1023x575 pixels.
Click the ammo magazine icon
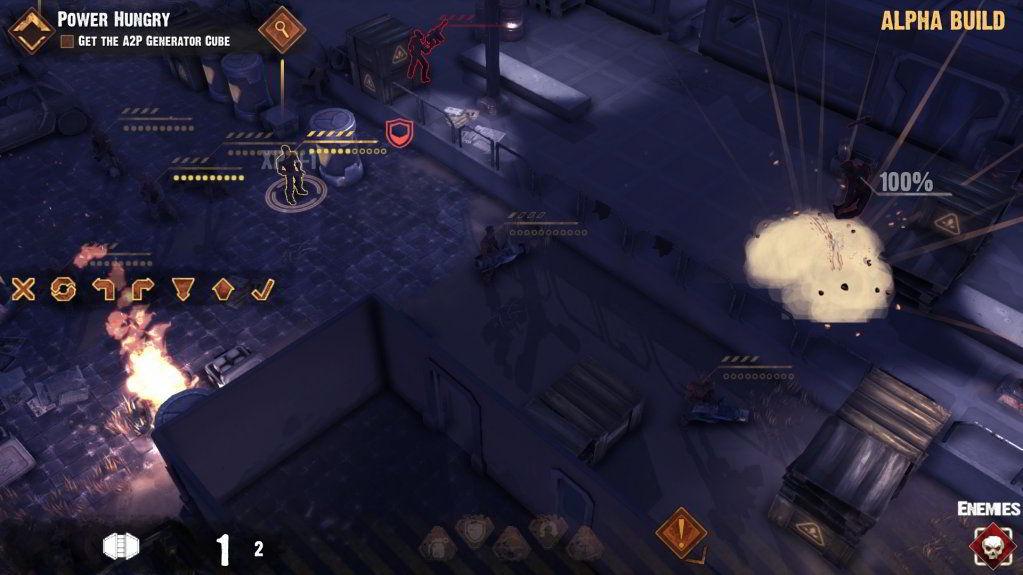click(x=120, y=546)
